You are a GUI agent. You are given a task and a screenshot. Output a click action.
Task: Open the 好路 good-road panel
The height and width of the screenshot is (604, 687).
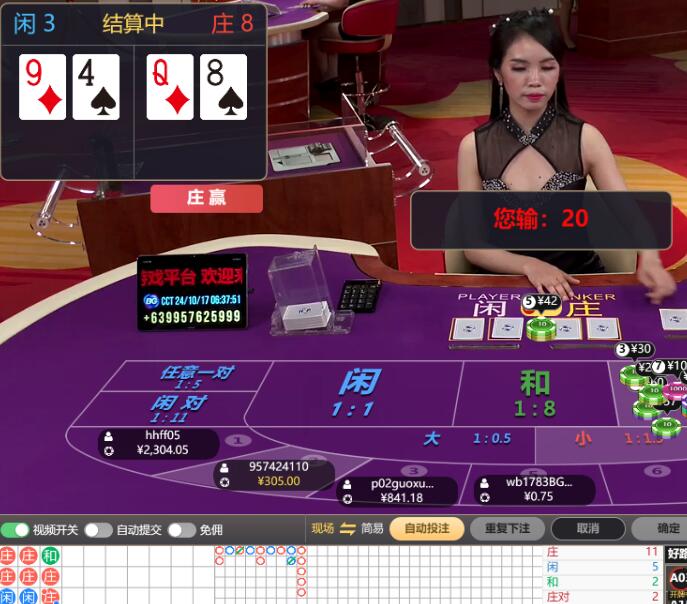coord(677,553)
